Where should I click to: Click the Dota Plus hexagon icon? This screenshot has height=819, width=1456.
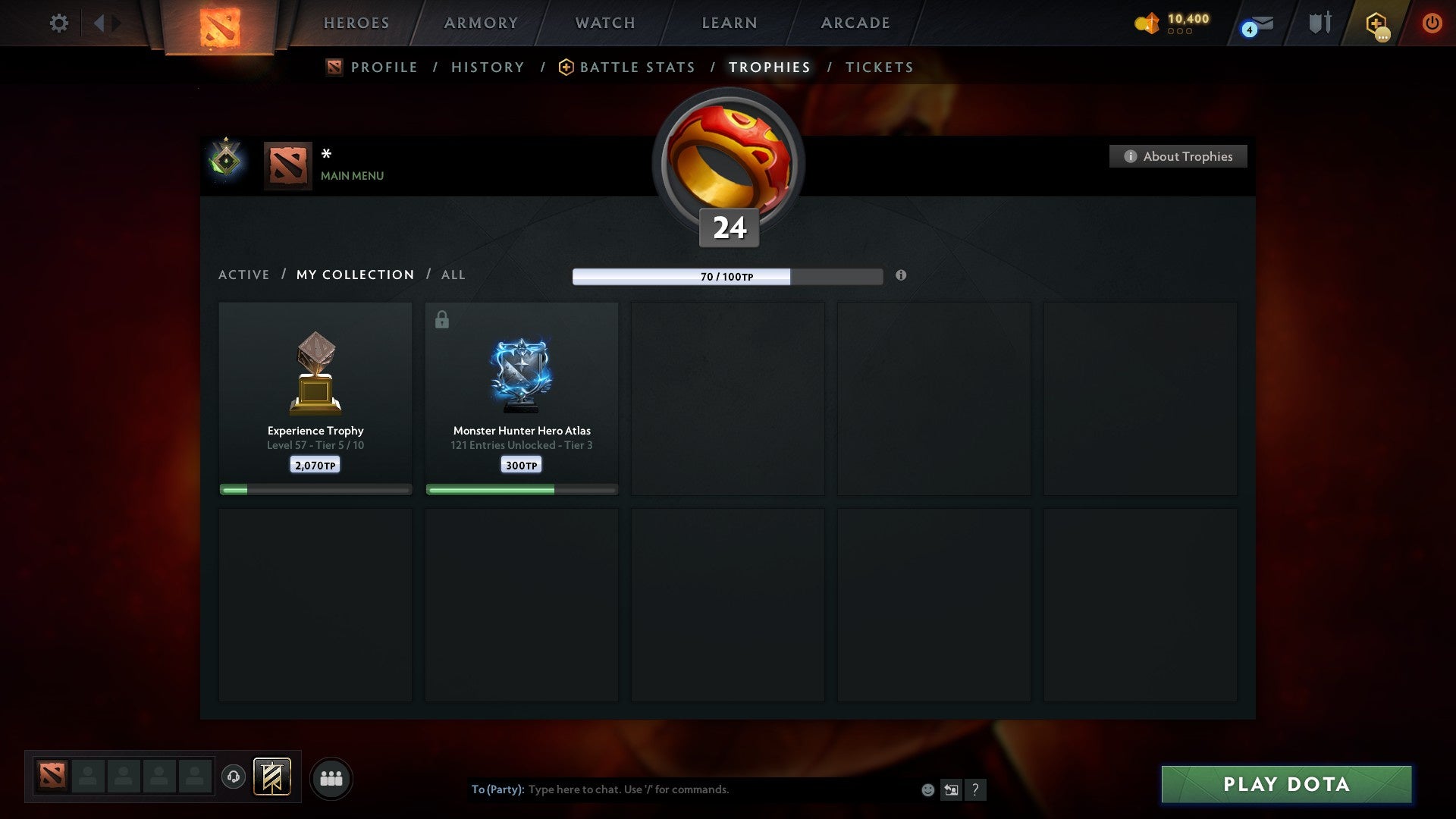tap(1374, 23)
